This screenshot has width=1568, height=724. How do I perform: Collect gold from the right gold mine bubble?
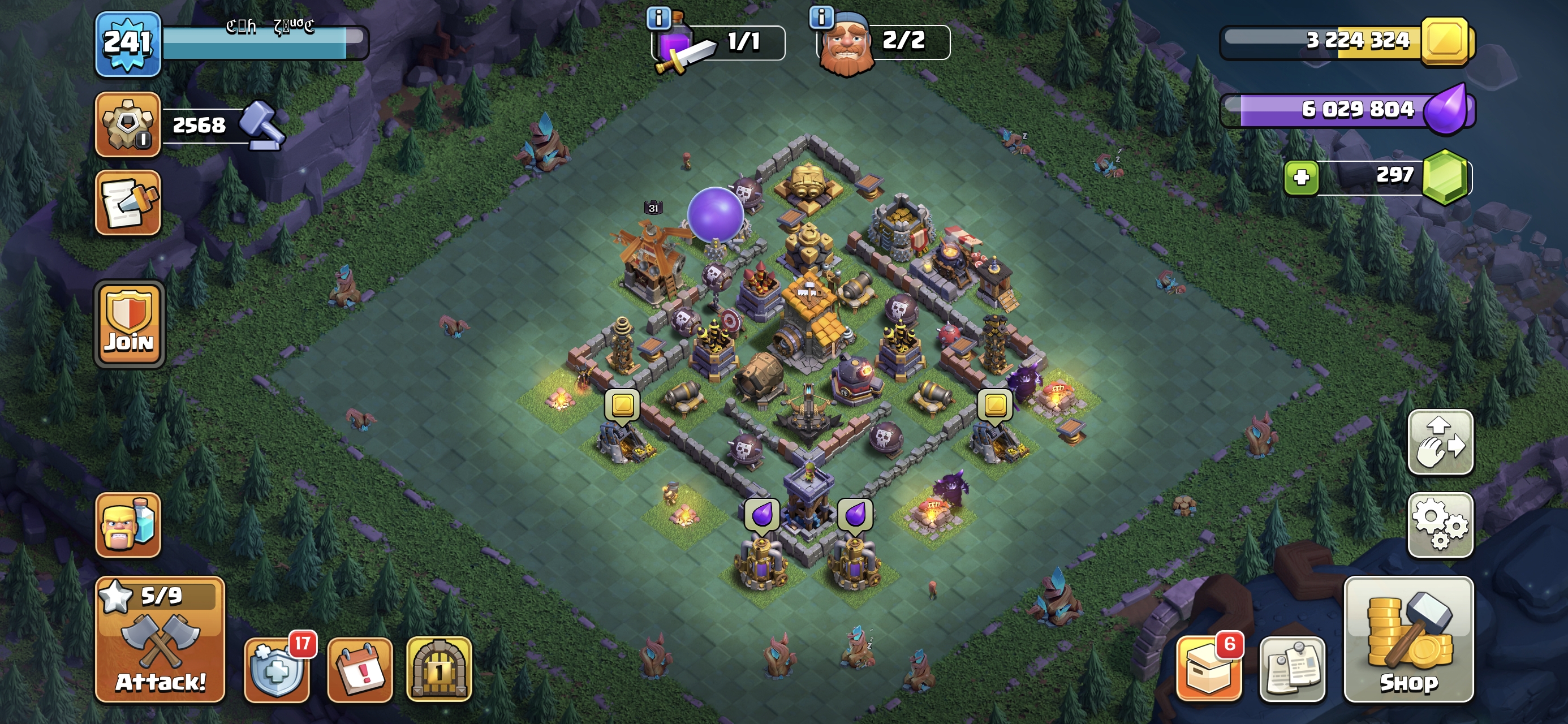(x=995, y=404)
